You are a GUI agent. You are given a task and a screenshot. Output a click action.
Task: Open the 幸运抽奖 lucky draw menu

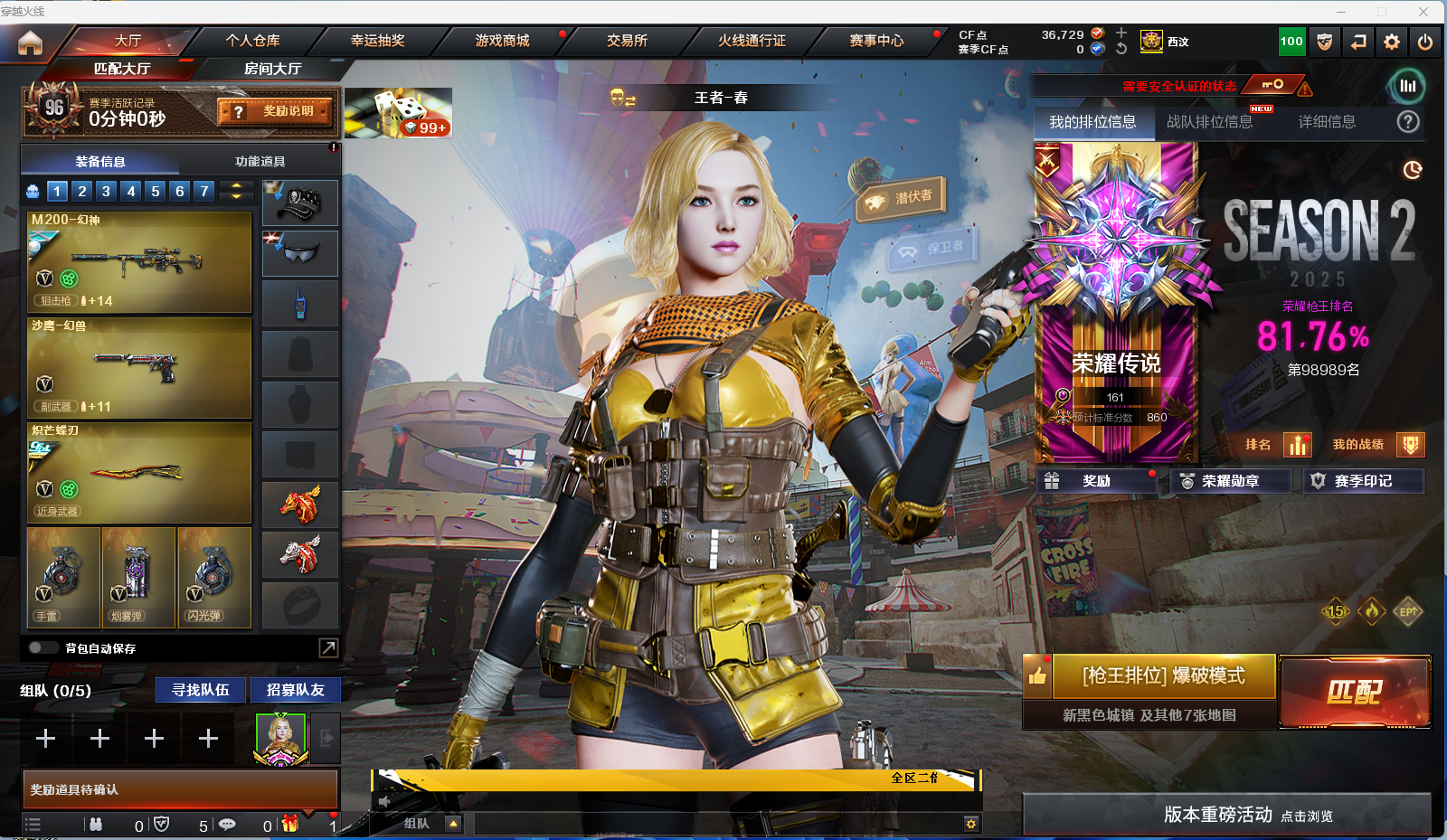[x=377, y=41]
